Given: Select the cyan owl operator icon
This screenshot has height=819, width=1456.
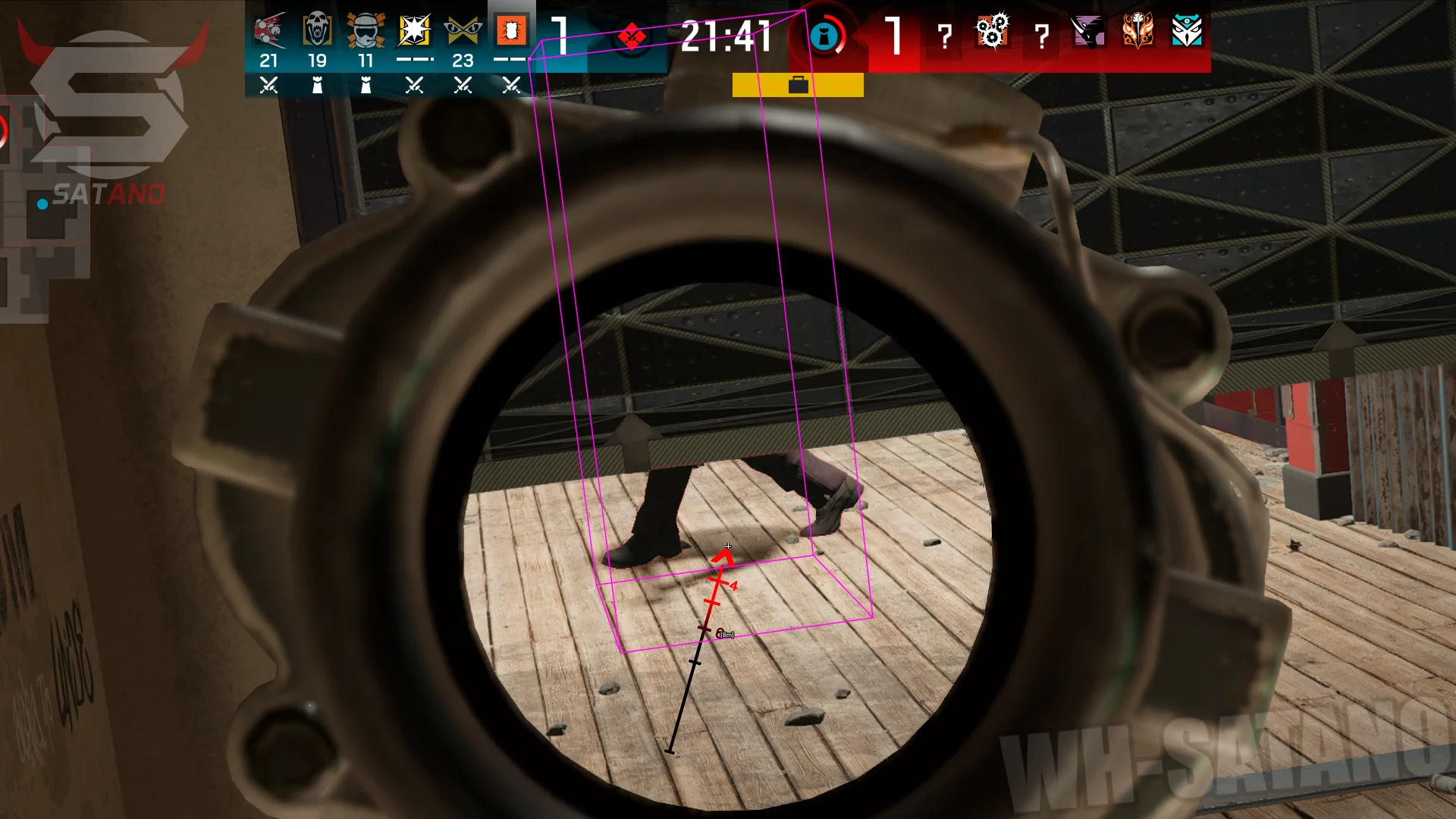Looking at the screenshot, I should pyautogui.click(x=1186, y=31).
